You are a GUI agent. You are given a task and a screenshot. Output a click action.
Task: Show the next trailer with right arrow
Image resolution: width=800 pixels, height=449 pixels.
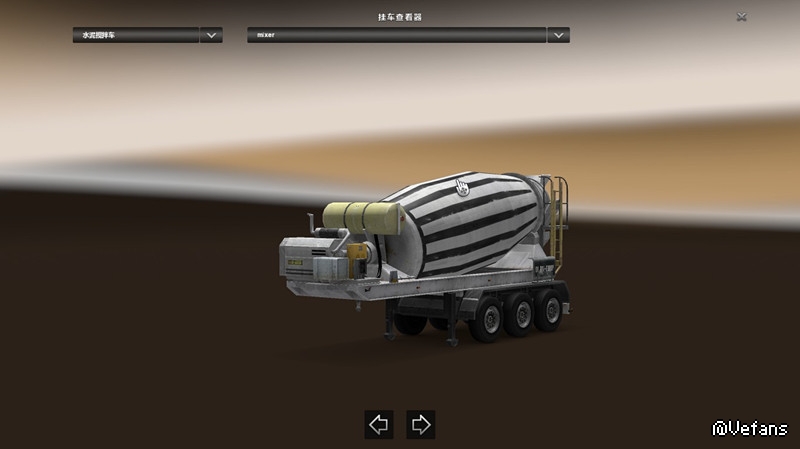421,424
